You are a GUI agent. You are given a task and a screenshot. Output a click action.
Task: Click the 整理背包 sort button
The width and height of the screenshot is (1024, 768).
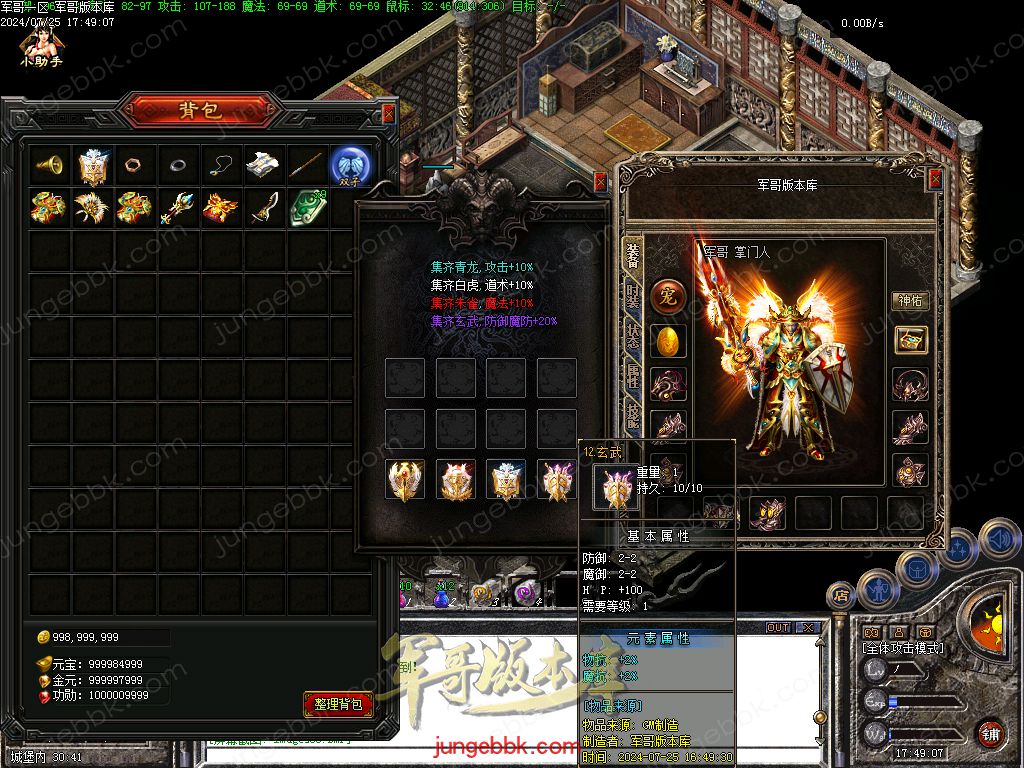338,704
